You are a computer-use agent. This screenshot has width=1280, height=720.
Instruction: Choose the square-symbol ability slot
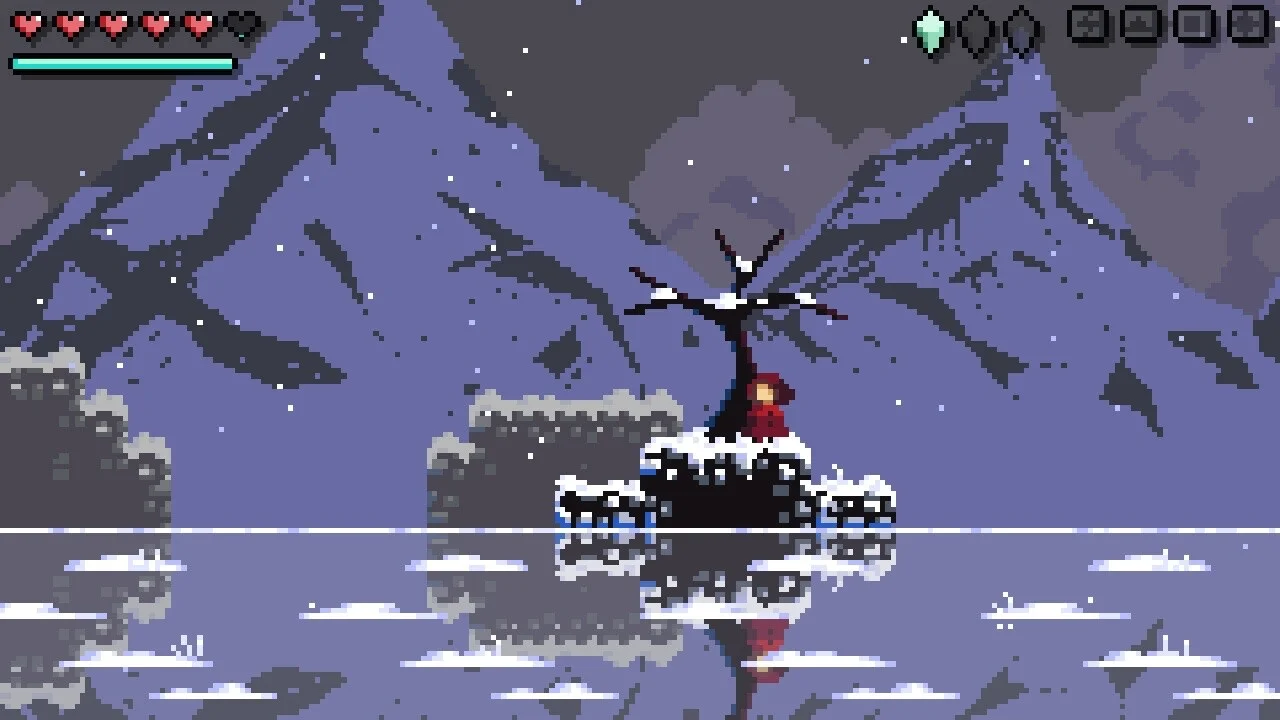1194,23
